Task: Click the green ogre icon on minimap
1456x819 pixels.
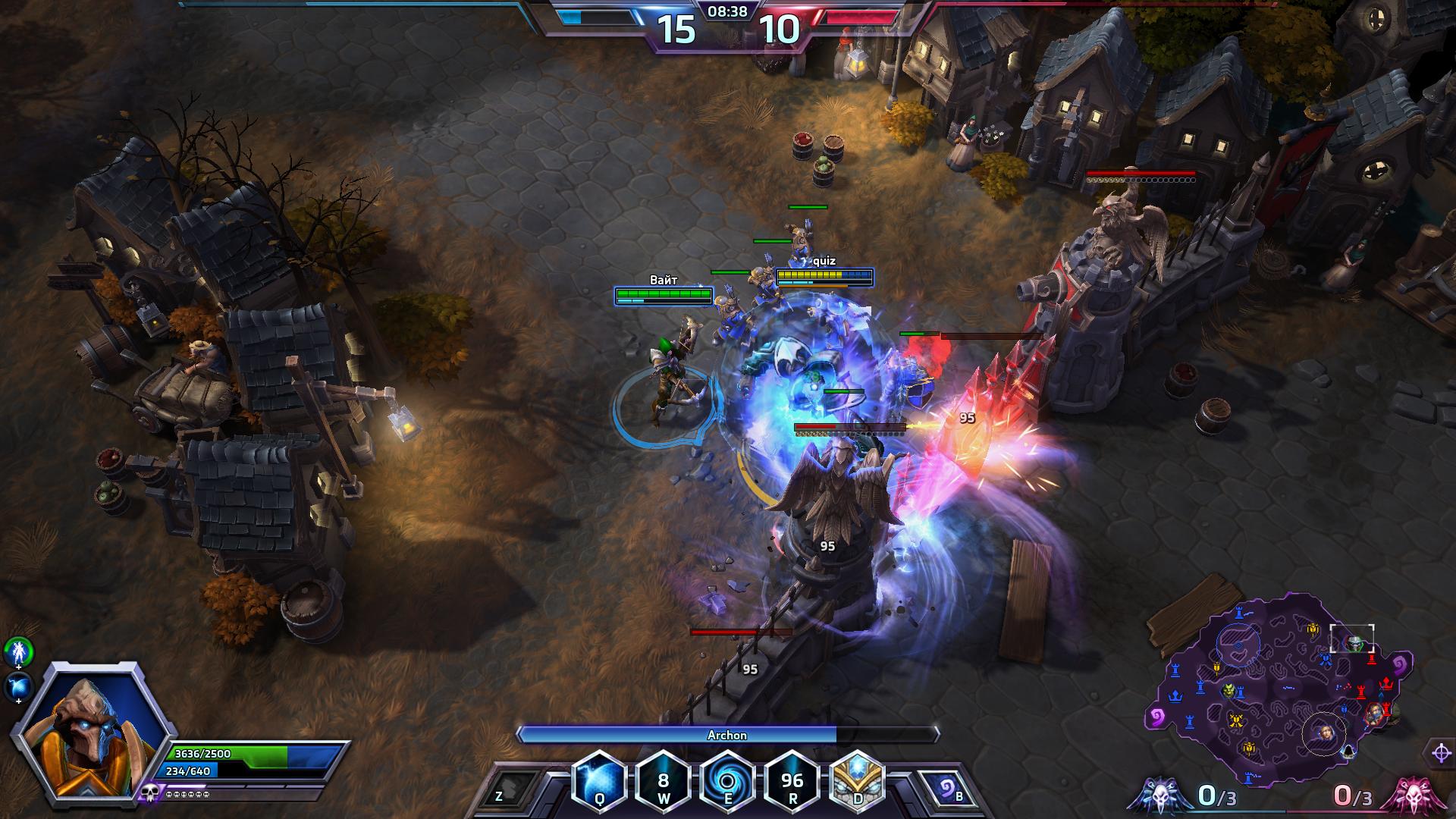Action: coord(1228,691)
